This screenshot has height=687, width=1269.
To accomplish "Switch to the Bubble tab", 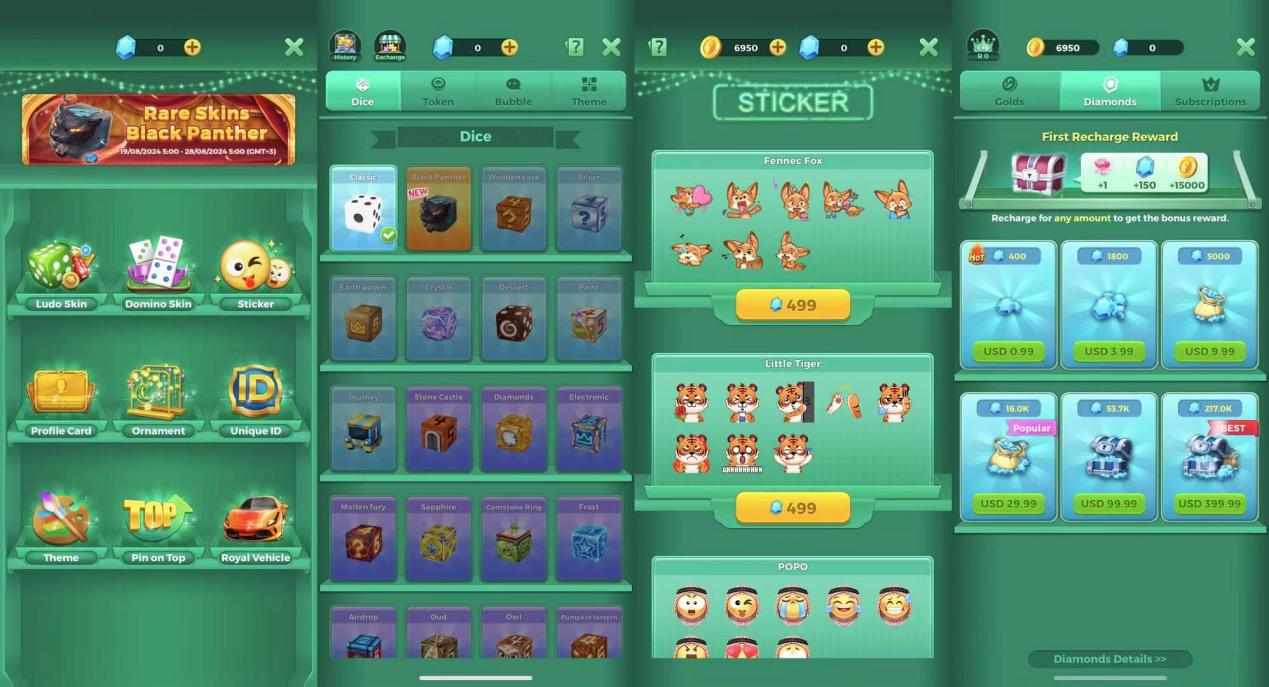I will (513, 91).
